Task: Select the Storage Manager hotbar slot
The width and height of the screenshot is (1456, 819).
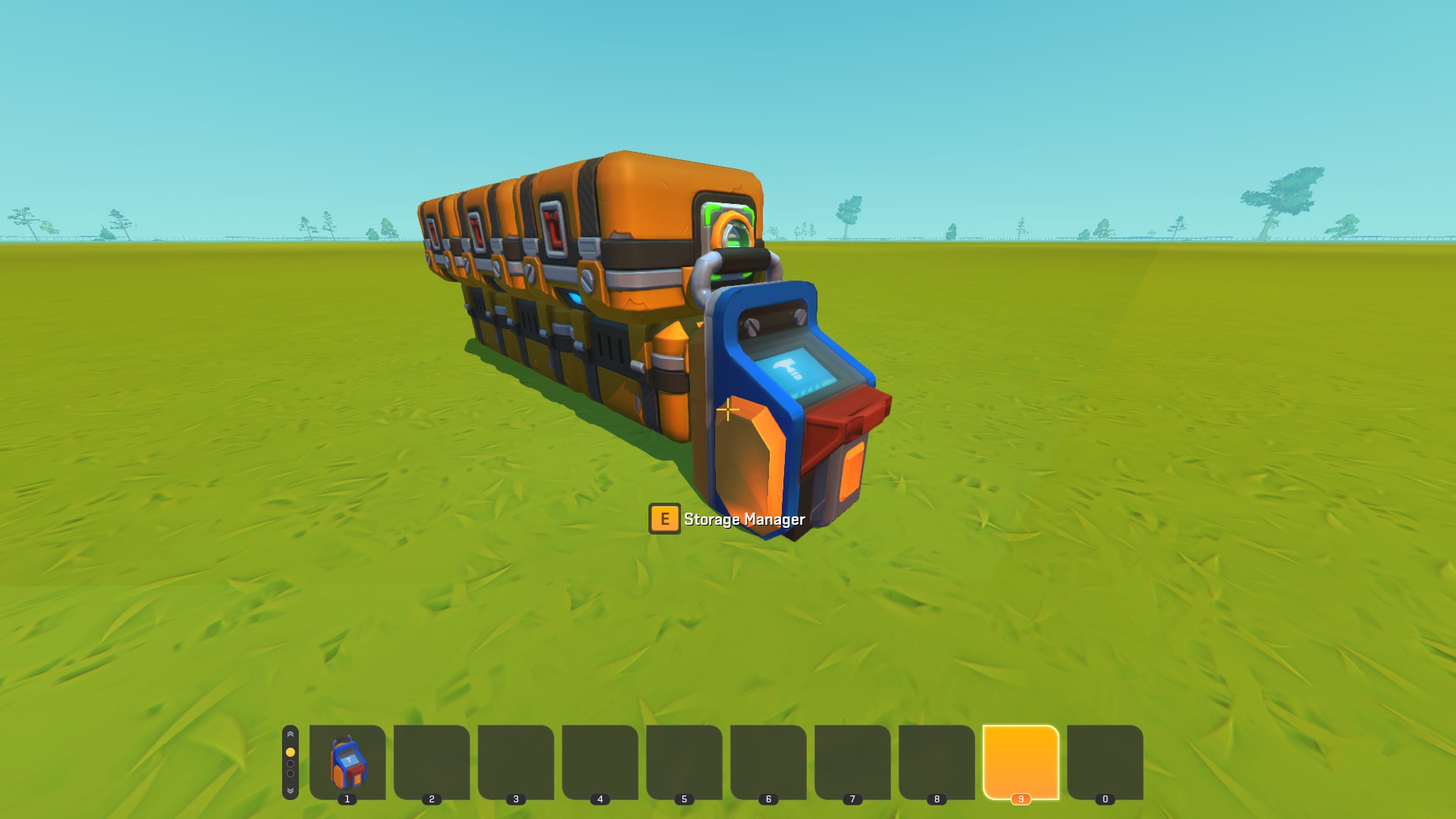Action: point(347,761)
